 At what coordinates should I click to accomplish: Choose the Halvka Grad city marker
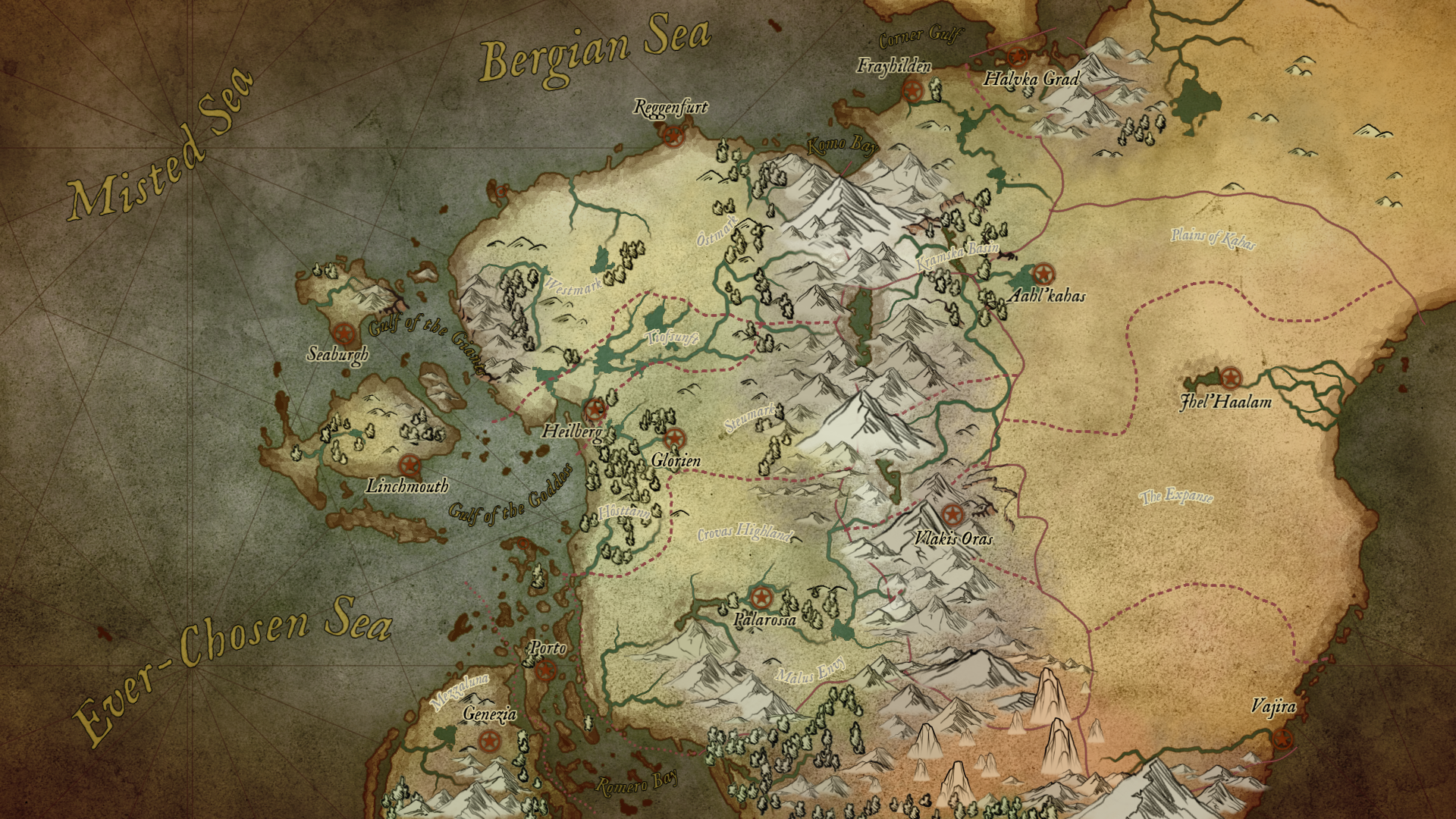(x=1016, y=55)
